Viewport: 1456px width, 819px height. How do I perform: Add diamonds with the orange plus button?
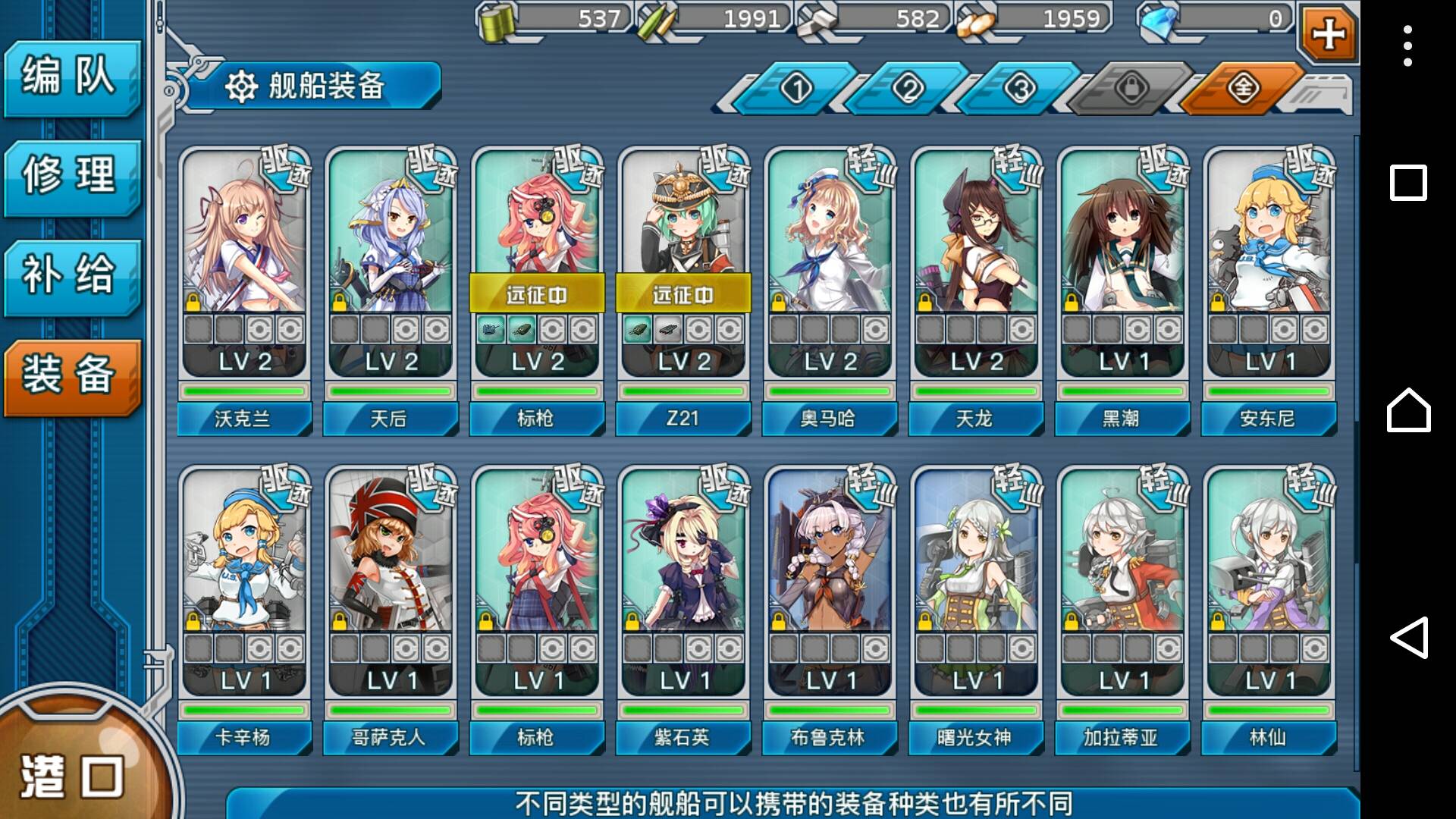point(1328,33)
